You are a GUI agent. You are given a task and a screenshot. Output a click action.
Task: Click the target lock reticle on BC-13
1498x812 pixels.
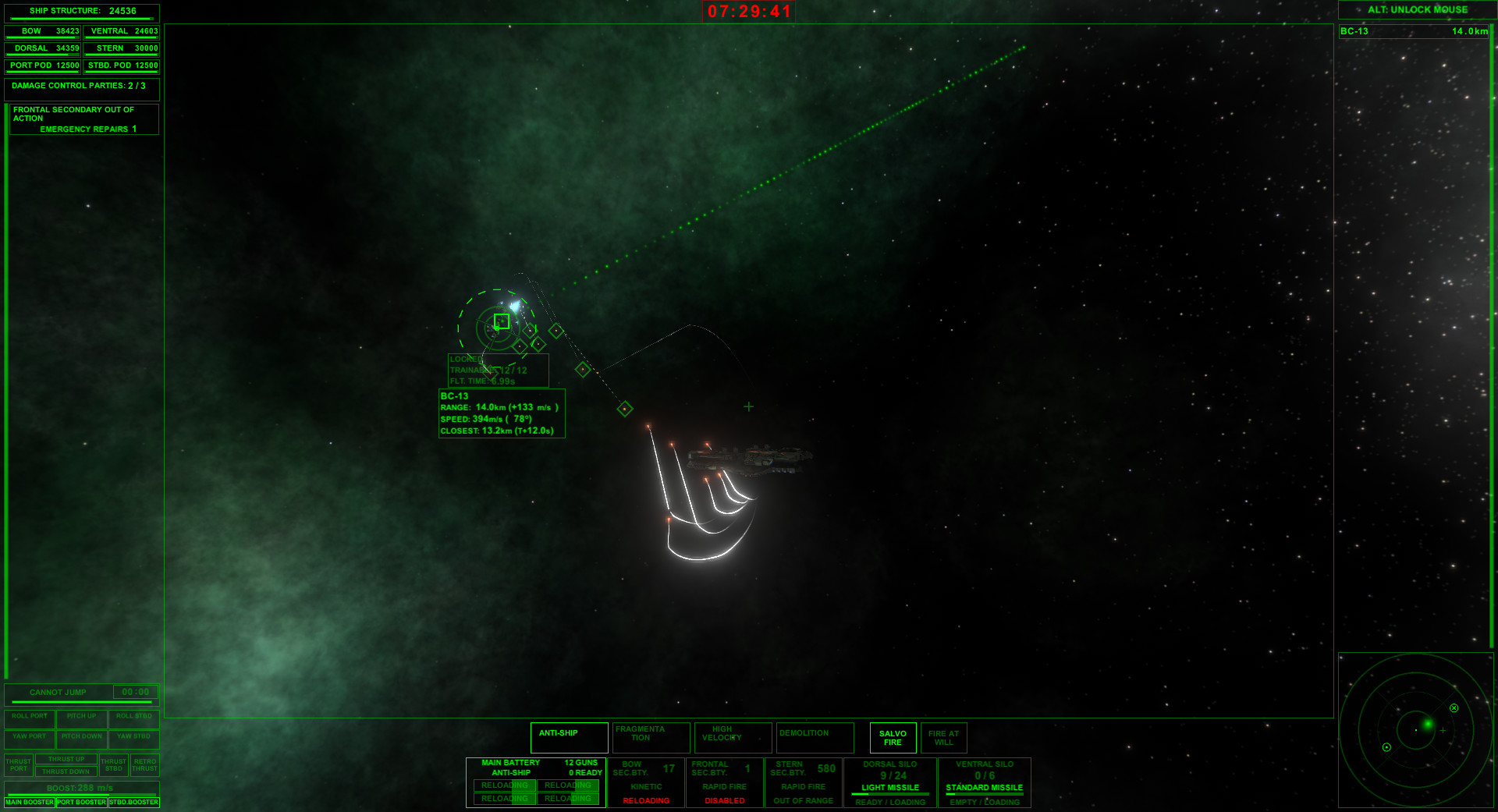tap(502, 321)
